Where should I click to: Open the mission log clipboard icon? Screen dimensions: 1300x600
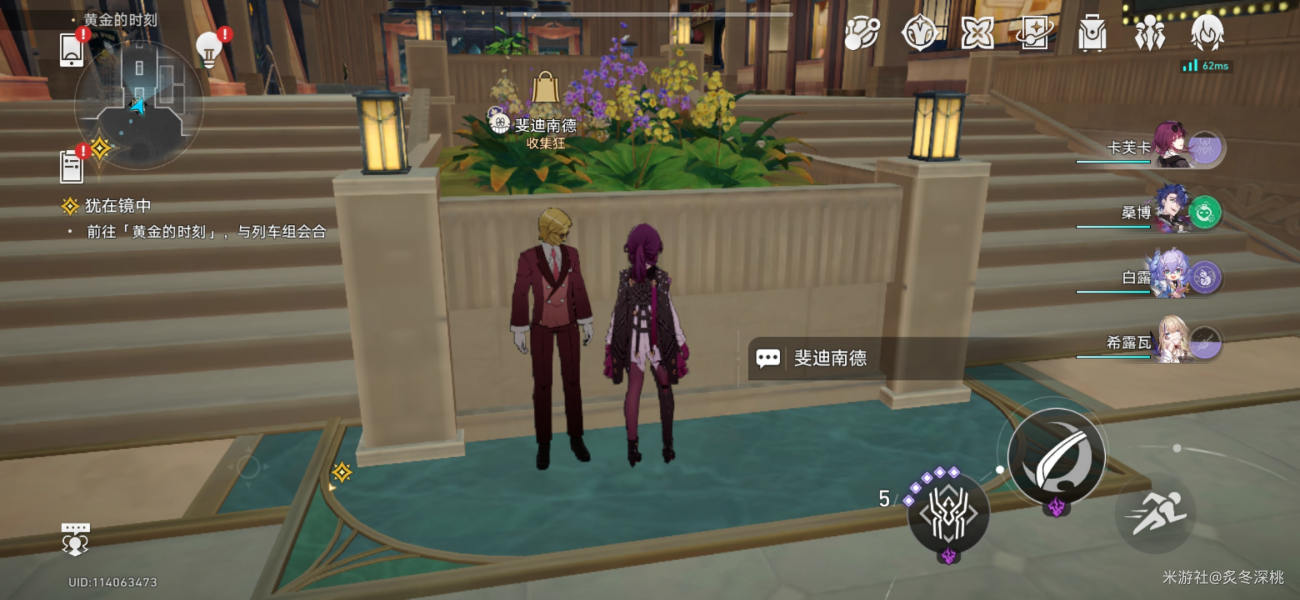pyautogui.click(x=72, y=165)
